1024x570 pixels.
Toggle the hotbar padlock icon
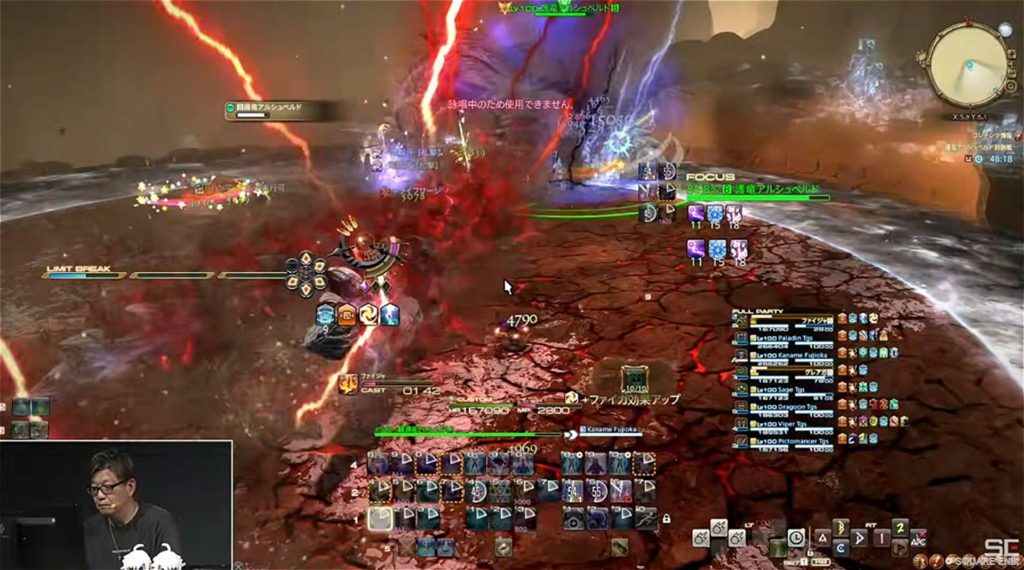point(666,518)
